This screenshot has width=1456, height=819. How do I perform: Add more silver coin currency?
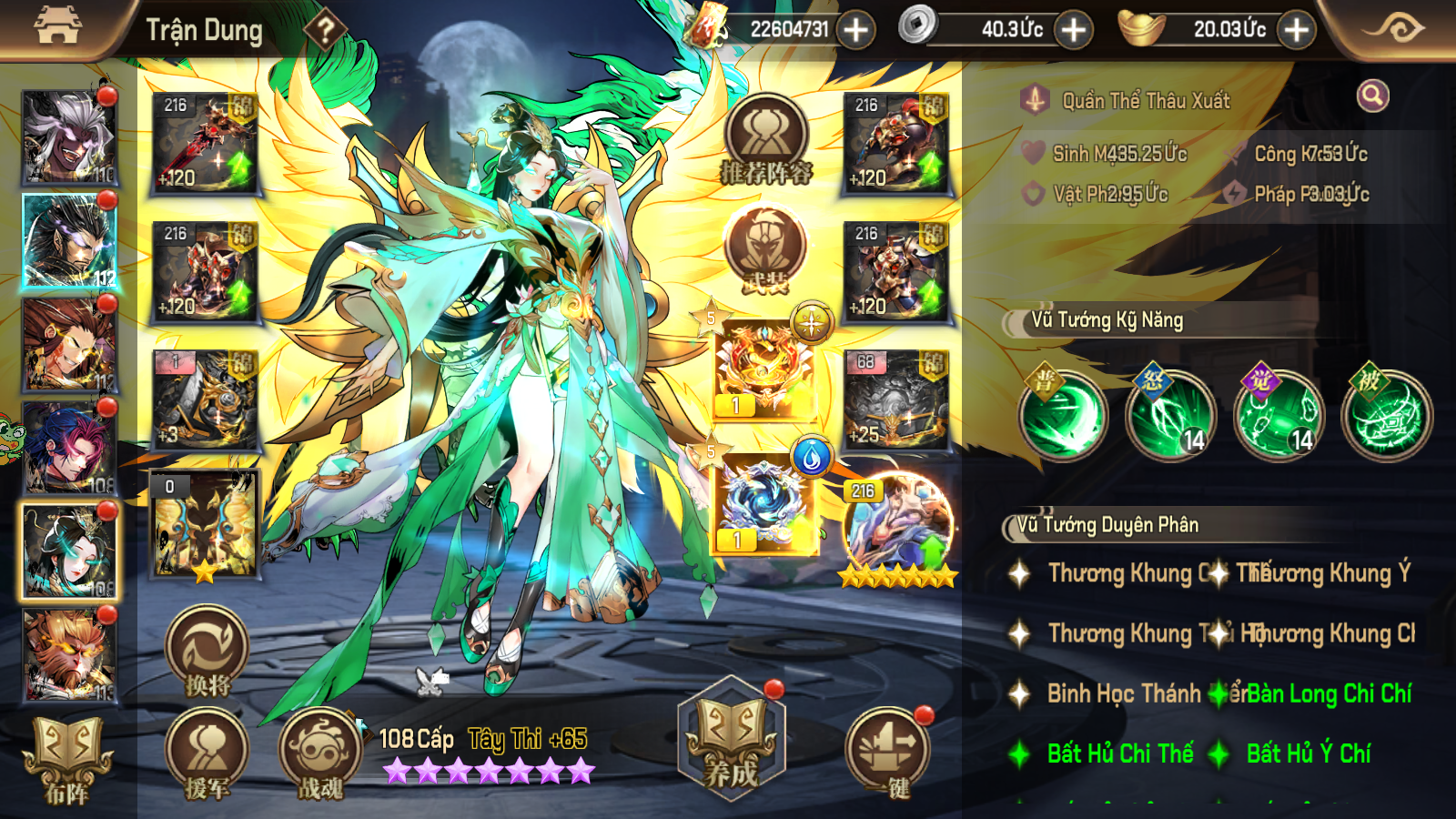tap(1074, 30)
